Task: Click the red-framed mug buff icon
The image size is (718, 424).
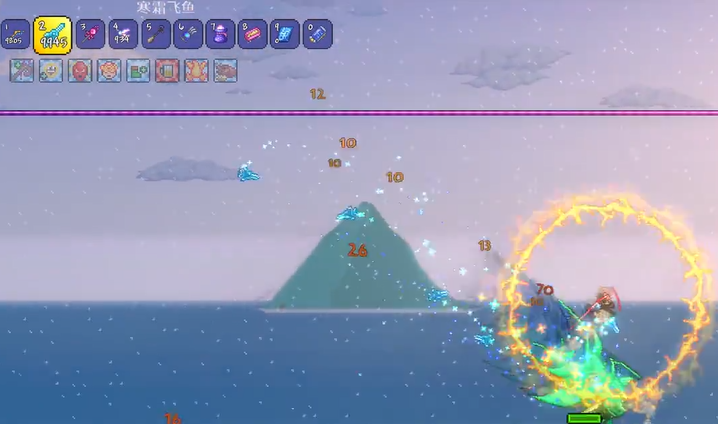Action: [167, 71]
